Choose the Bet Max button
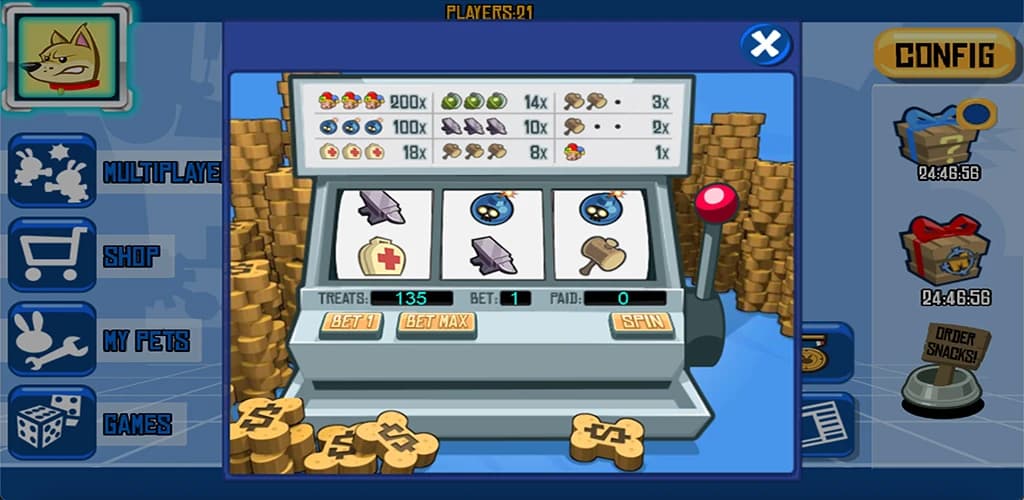The width and height of the screenshot is (1024, 500). pyautogui.click(x=436, y=323)
